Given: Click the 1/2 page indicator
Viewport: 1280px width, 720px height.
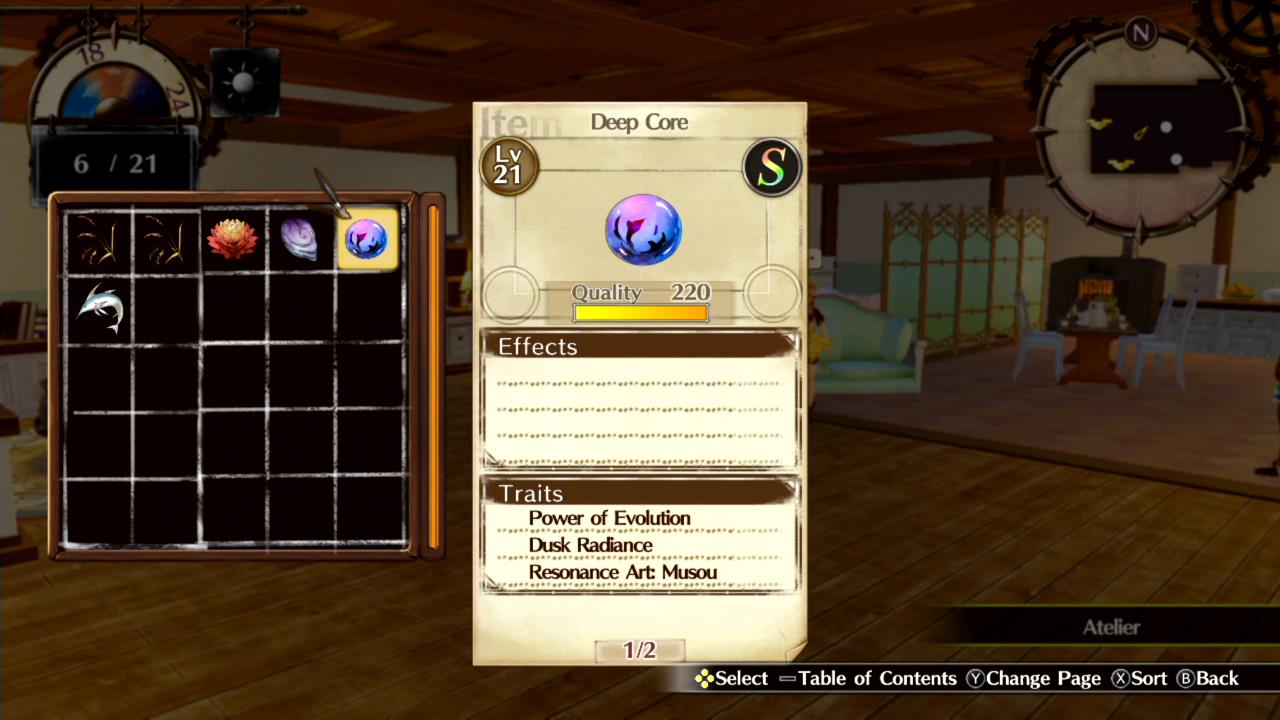Looking at the screenshot, I should [x=638, y=648].
